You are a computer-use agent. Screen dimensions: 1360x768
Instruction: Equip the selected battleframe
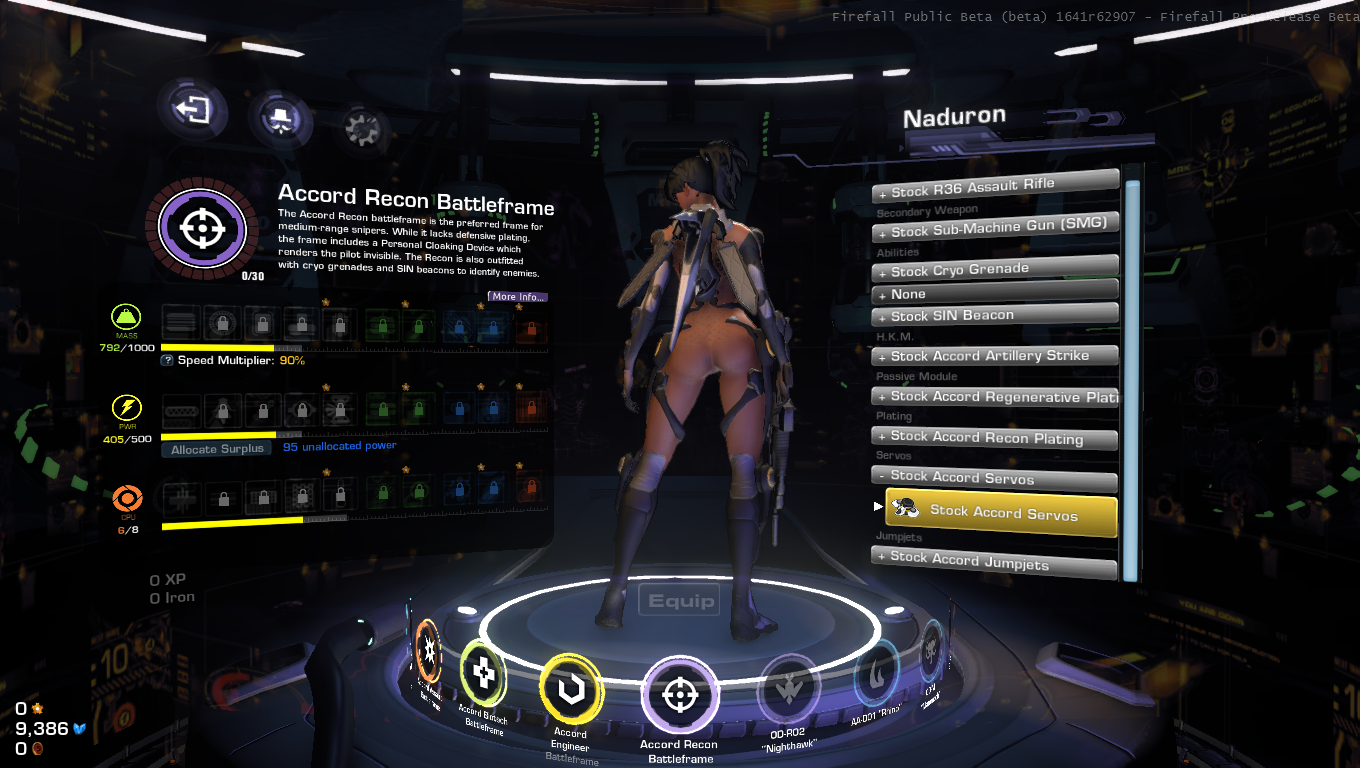point(681,601)
